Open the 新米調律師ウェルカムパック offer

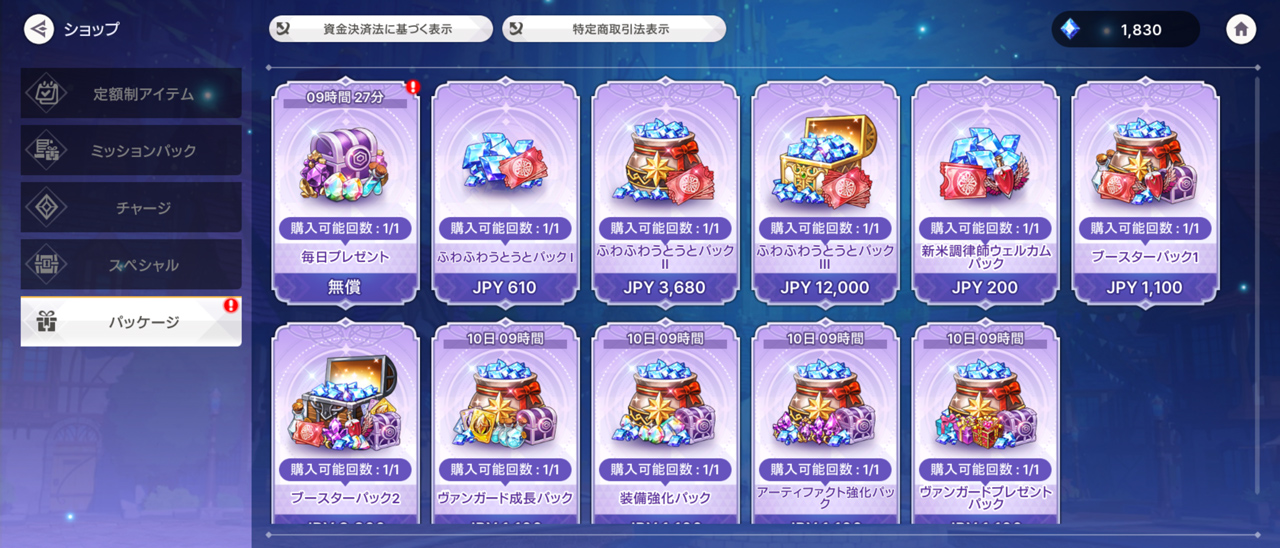click(x=985, y=192)
